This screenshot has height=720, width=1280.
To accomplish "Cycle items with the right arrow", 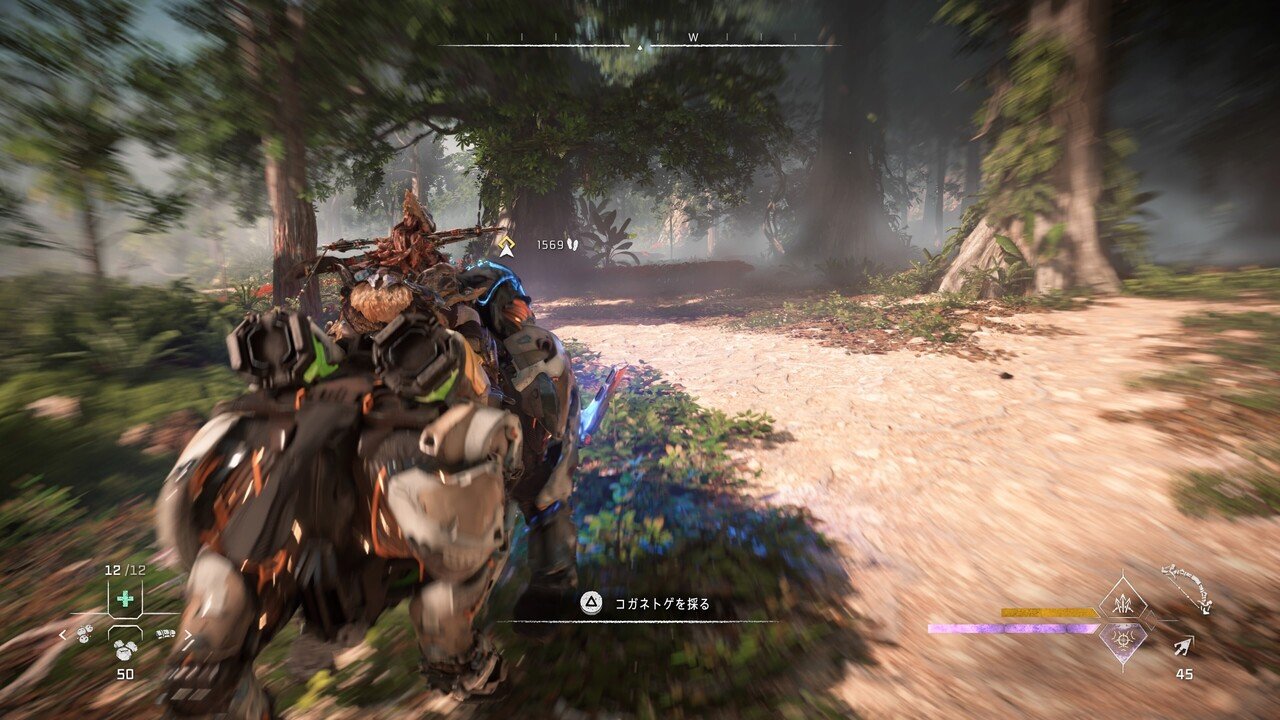I will click(x=188, y=634).
